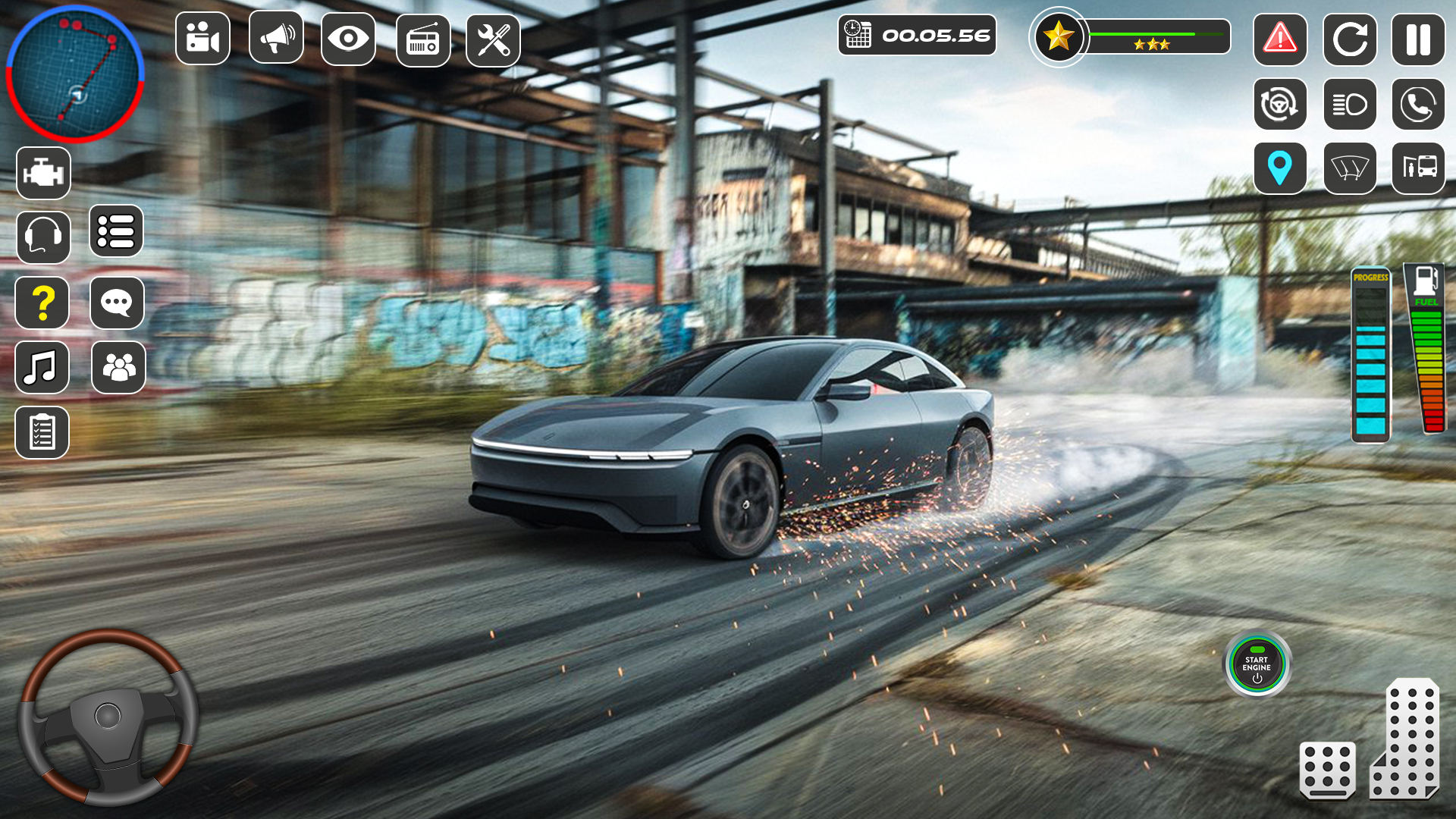Open the wrench and screwdriver tools
The width and height of the screenshot is (1456, 819).
coord(493,40)
